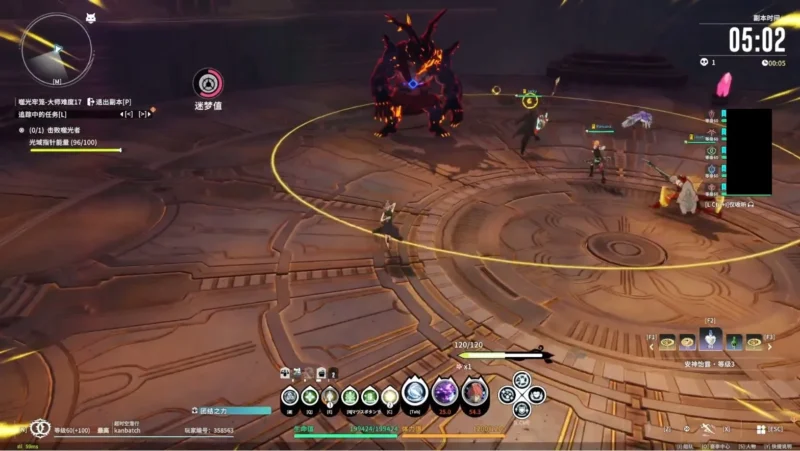Open the circular minimap
The height and width of the screenshot is (451, 800).
(x=56, y=48)
